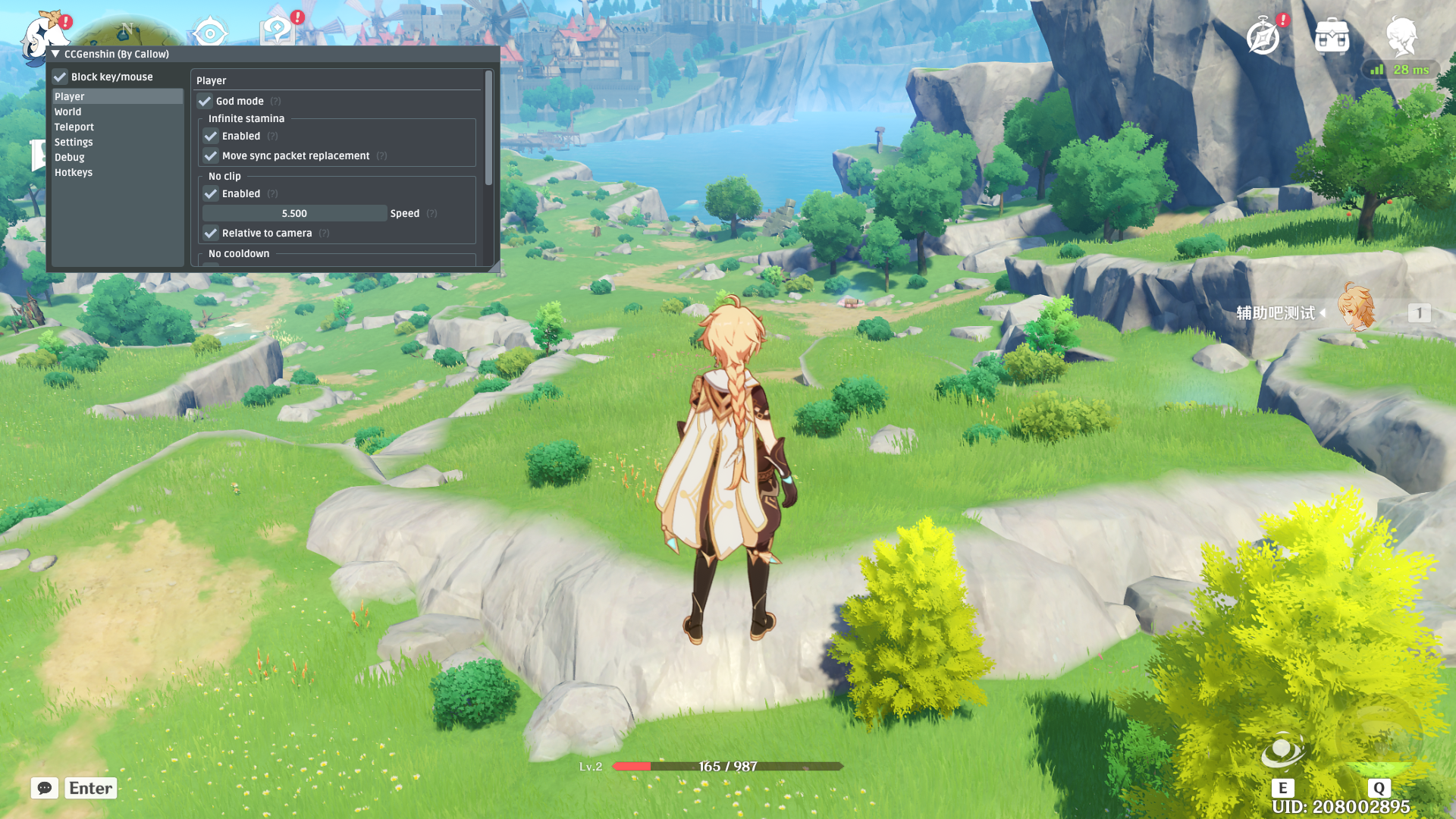This screenshot has width=1456, height=819.
Task: Toggle Relative to camera checkbox
Action: (211, 234)
